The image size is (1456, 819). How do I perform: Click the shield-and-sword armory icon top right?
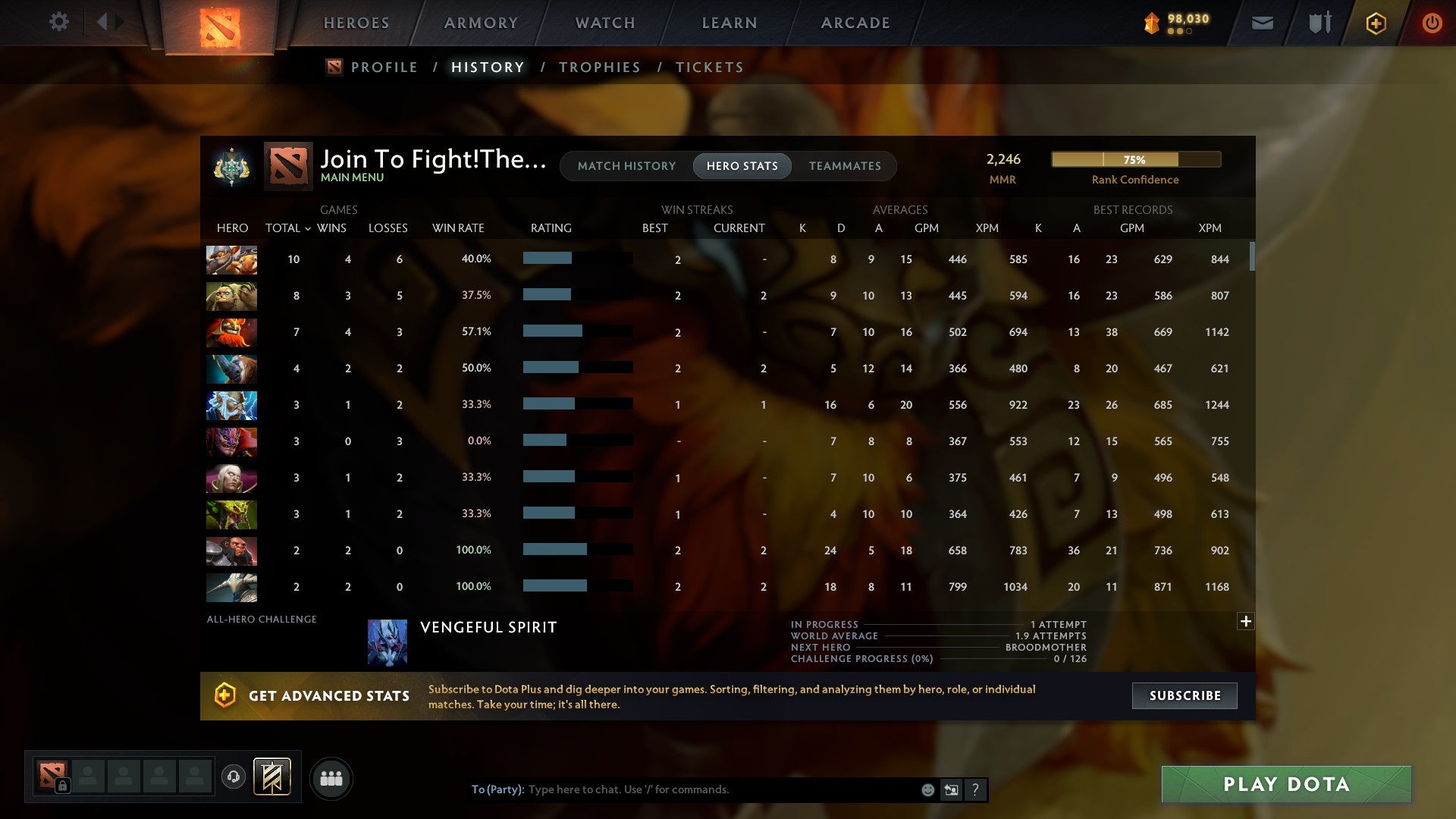point(1319,23)
